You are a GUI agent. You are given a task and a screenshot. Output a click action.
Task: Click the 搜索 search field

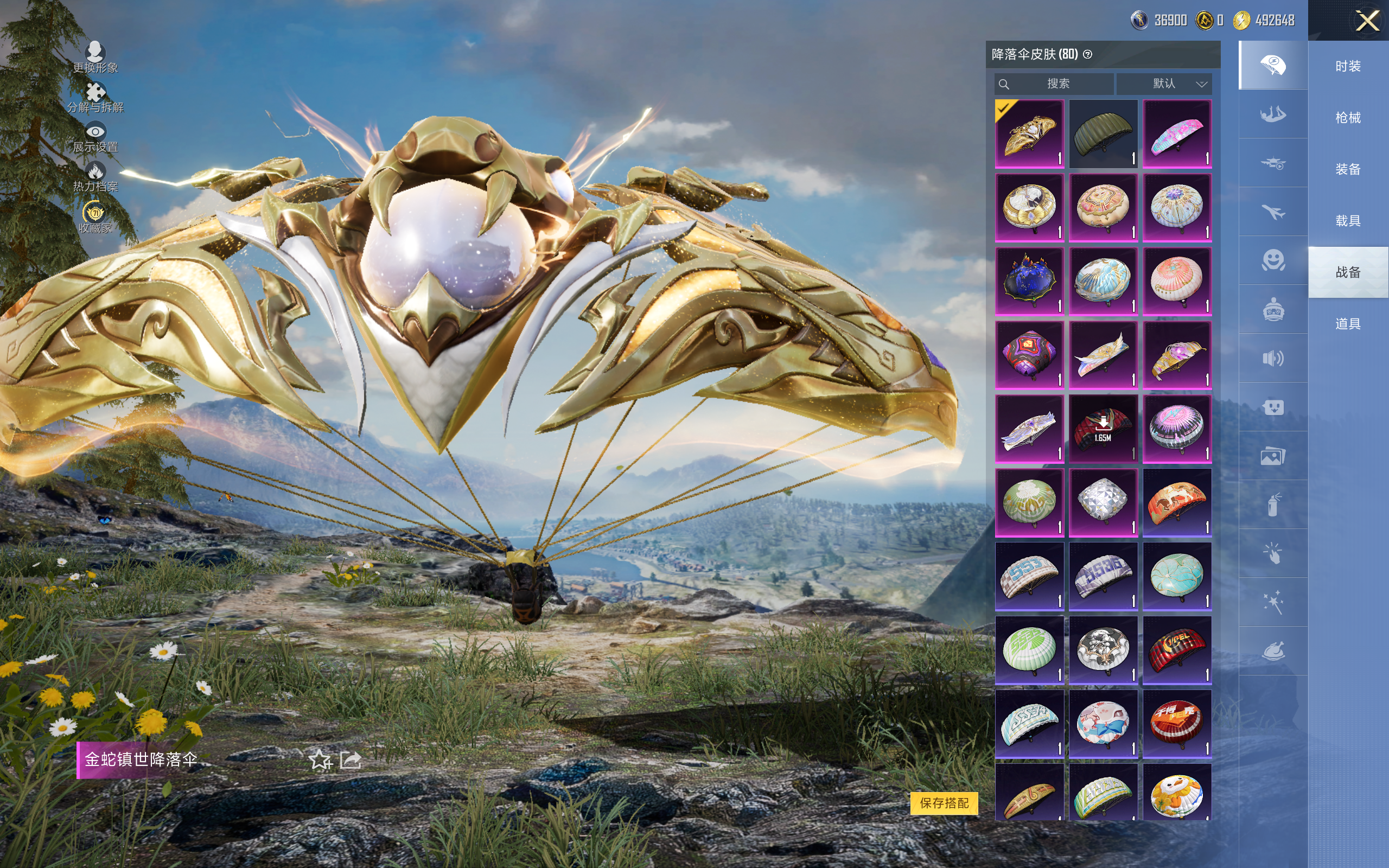coord(1055,84)
